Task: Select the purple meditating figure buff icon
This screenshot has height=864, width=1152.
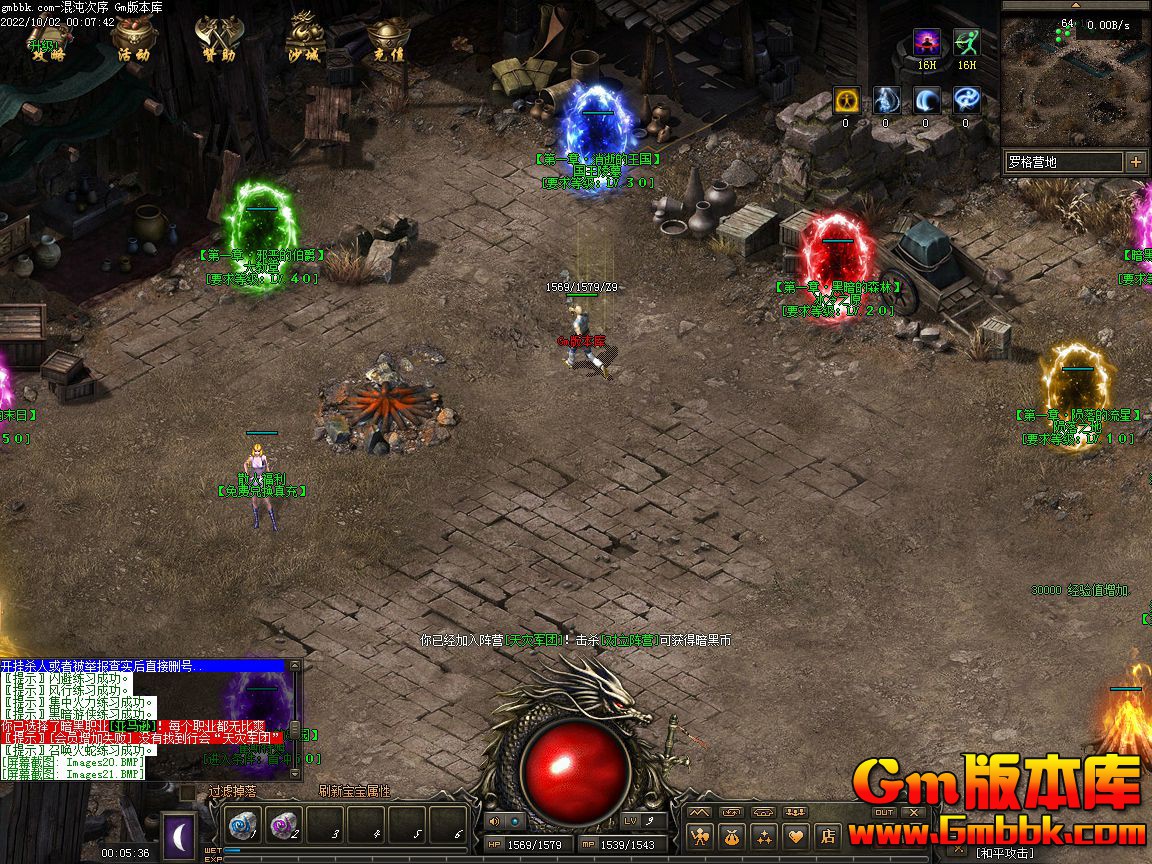Action: (927, 43)
